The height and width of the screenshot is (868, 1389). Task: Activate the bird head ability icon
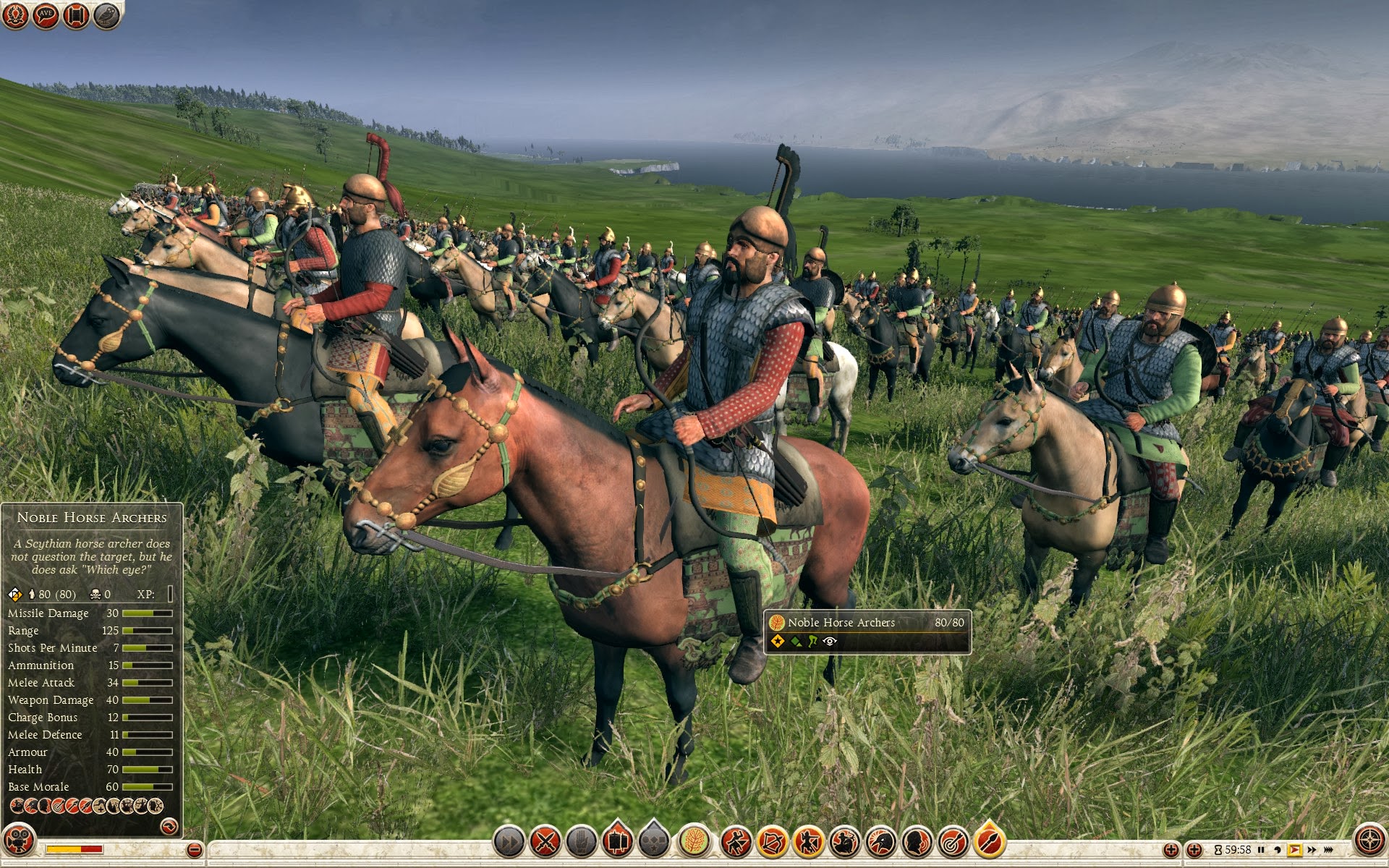(x=880, y=842)
